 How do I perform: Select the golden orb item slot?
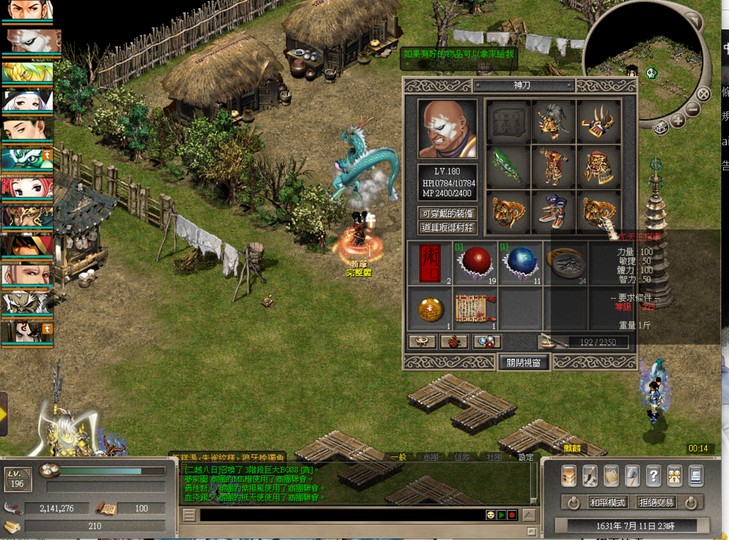pos(430,308)
